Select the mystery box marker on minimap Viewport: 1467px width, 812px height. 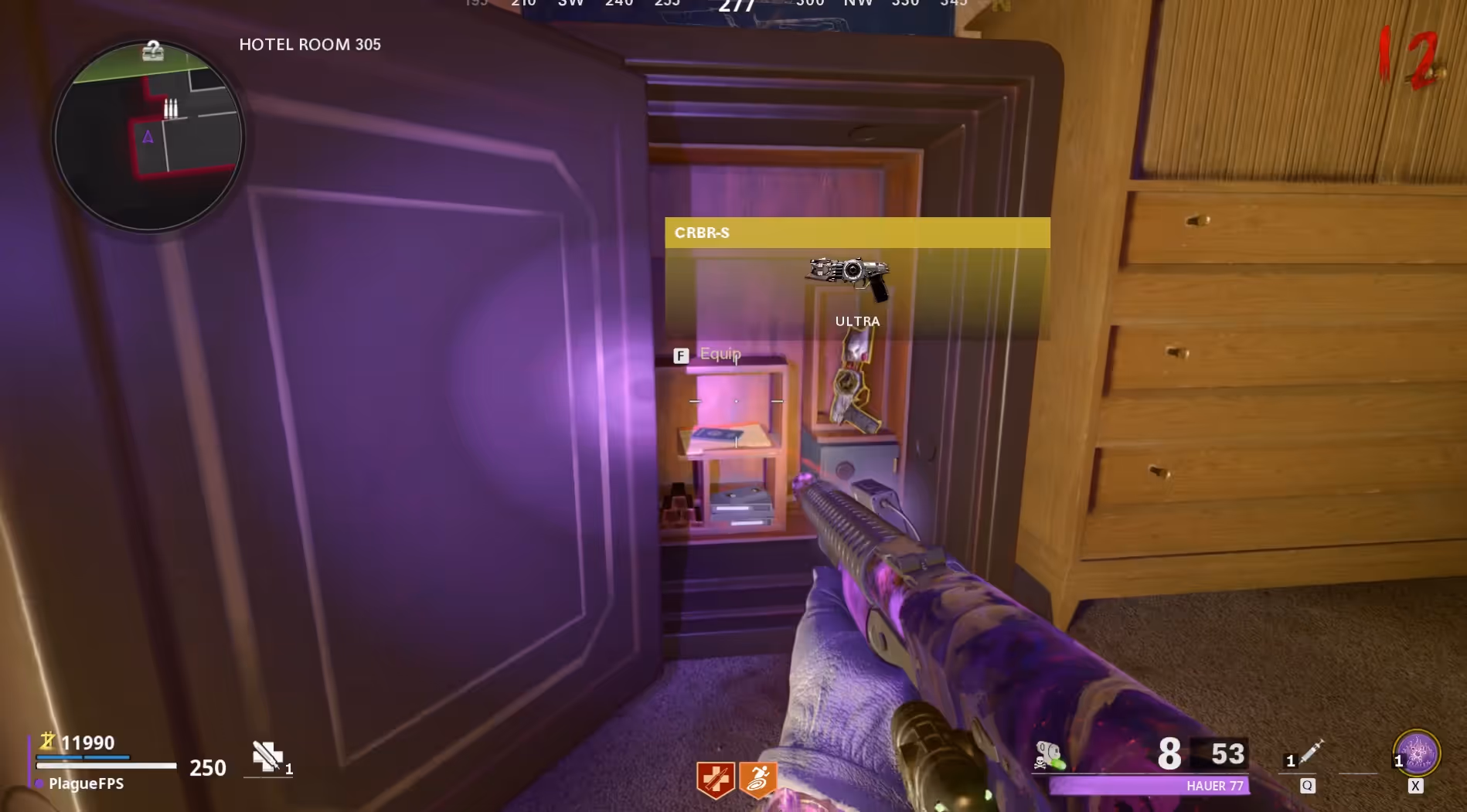[x=153, y=51]
